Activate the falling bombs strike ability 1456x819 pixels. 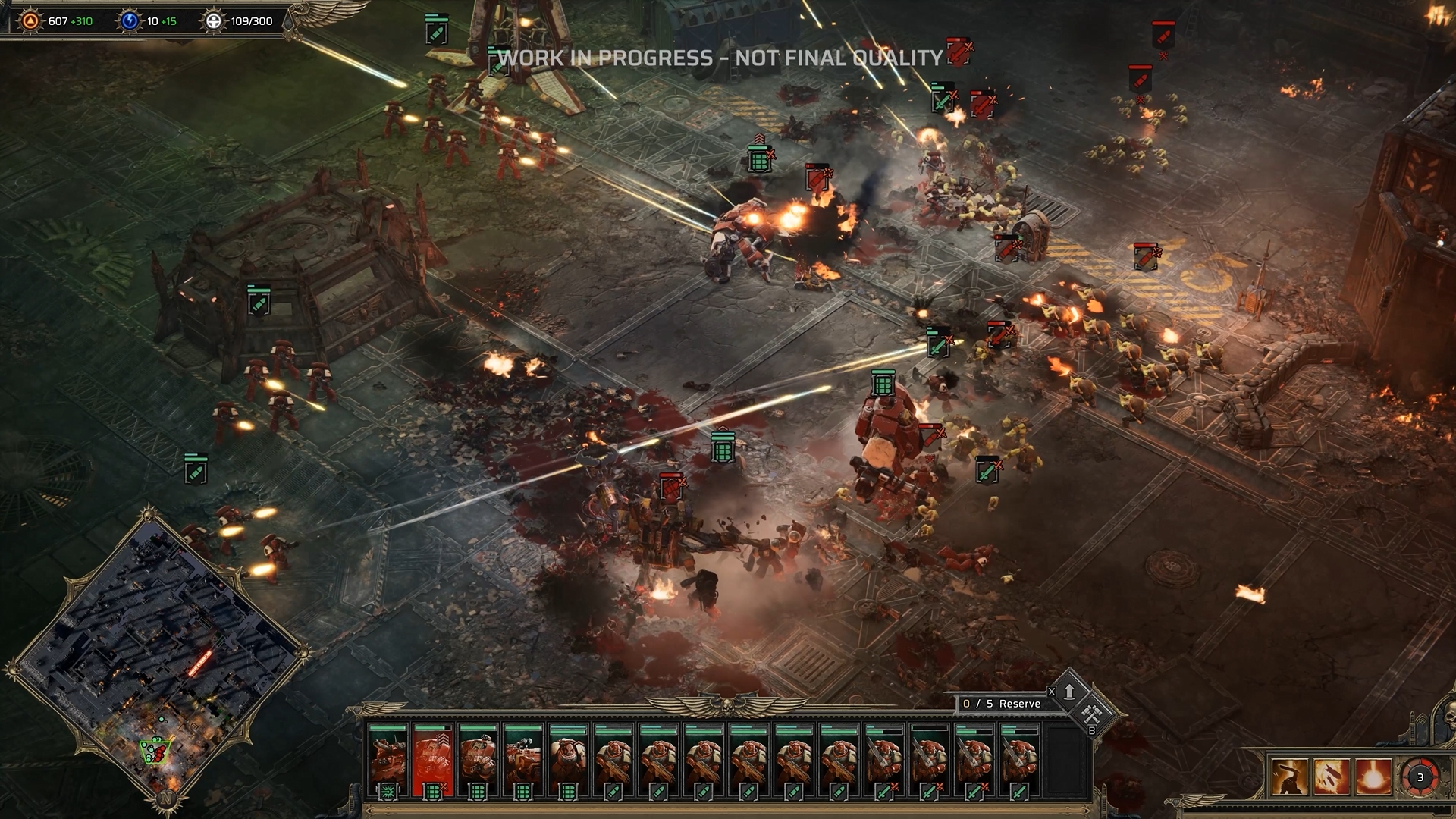click(1332, 777)
